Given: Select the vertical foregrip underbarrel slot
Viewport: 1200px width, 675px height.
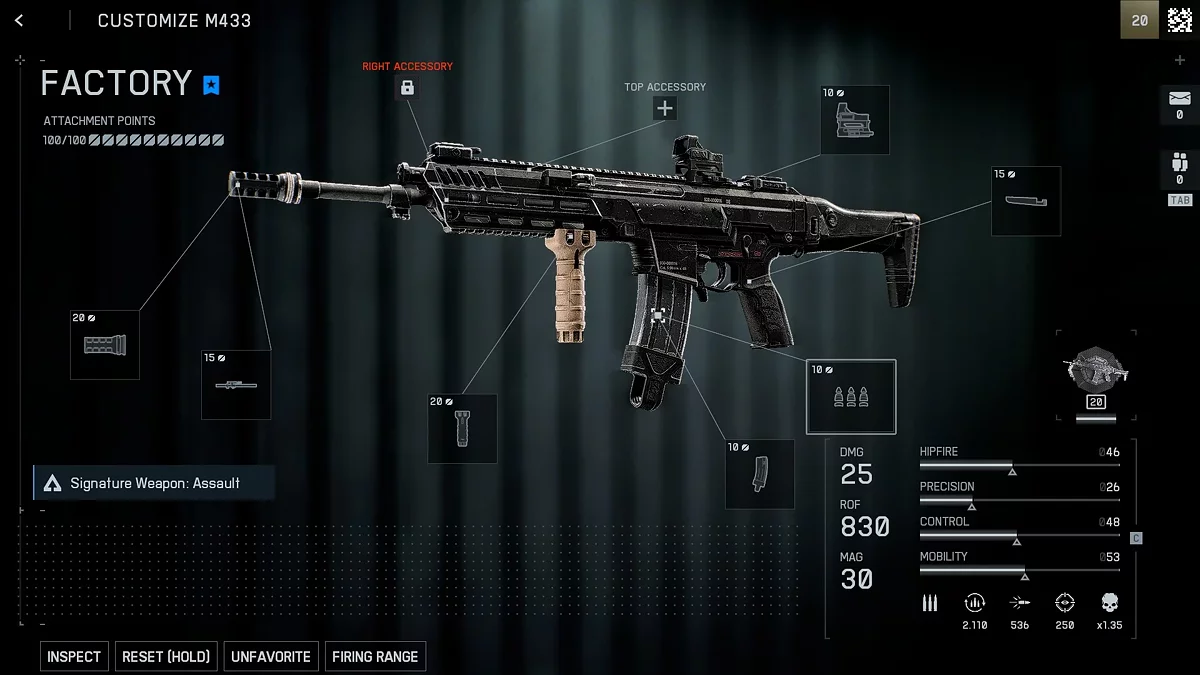Looking at the screenshot, I should tap(462, 428).
